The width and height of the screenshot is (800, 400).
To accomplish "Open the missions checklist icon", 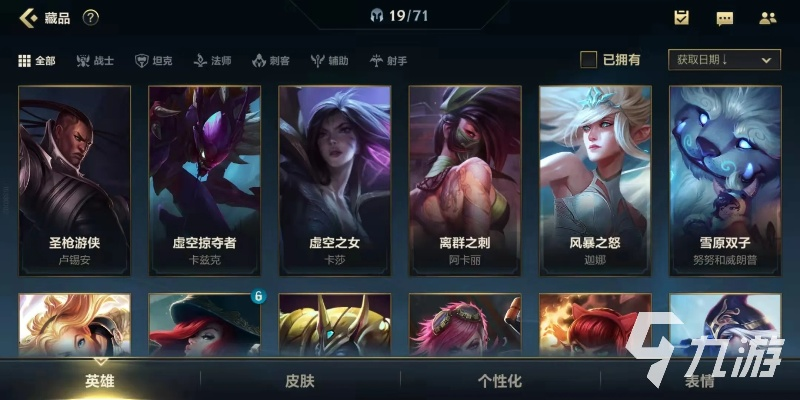I will [x=681, y=17].
